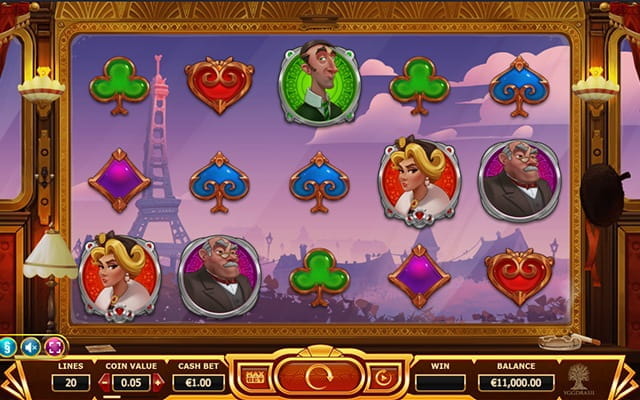This screenshot has width=640, height=400.
Task: Toggle the sound speaker icon
Action: pyautogui.click(x=31, y=347)
